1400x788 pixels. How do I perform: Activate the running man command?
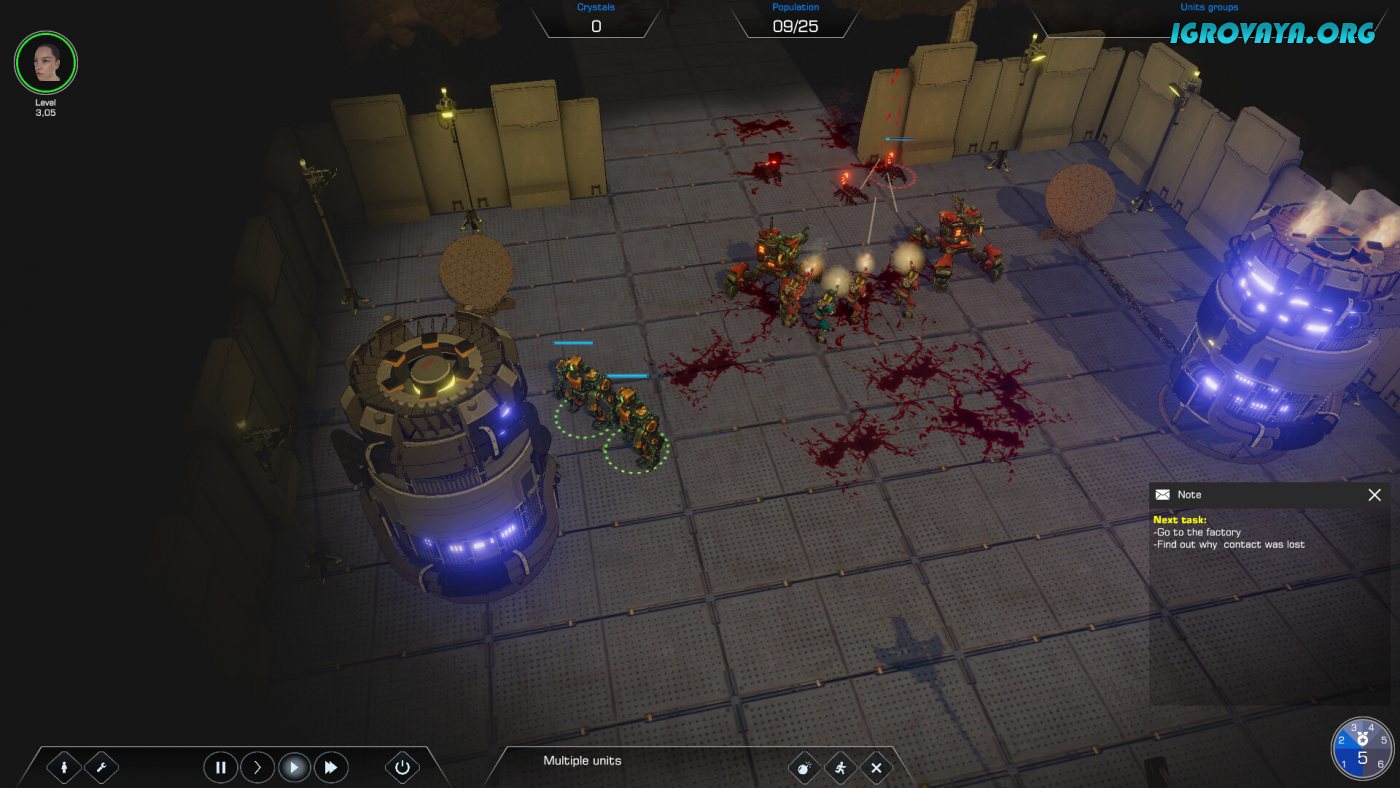coord(841,768)
